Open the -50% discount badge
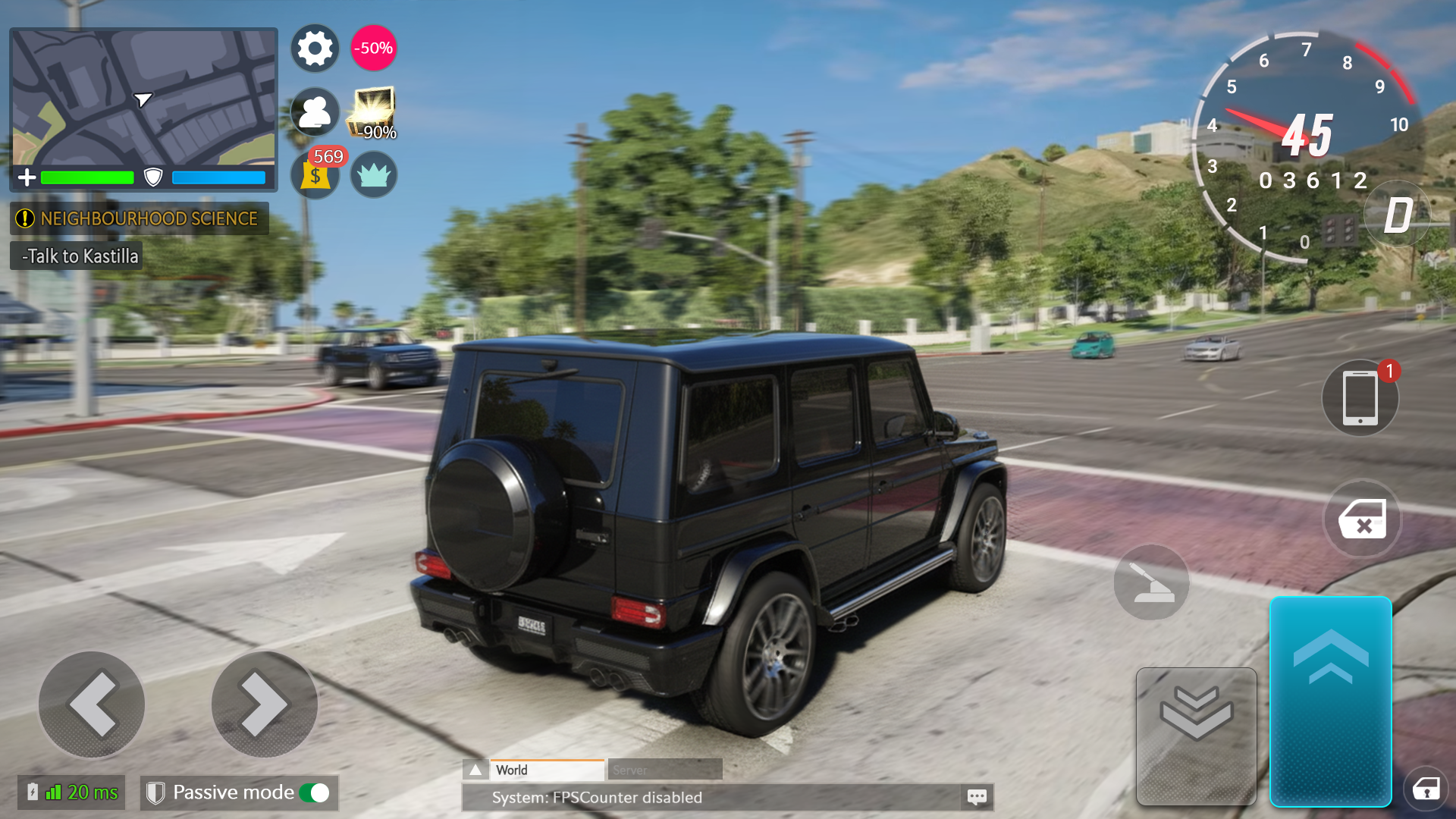 (x=373, y=48)
